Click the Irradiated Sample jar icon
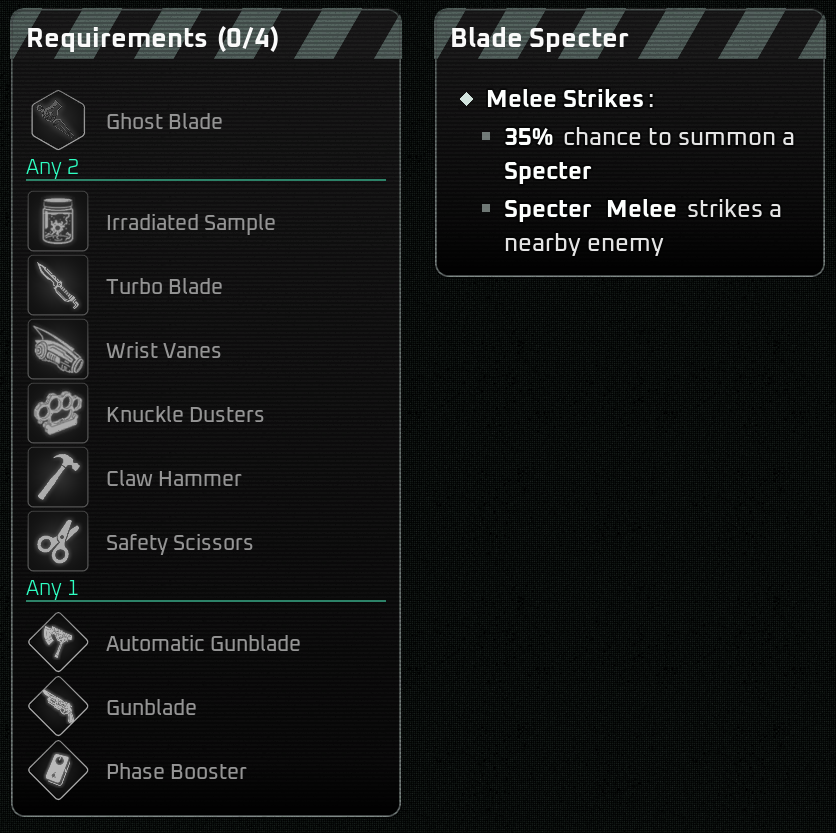The width and height of the screenshot is (836, 833). tap(58, 222)
